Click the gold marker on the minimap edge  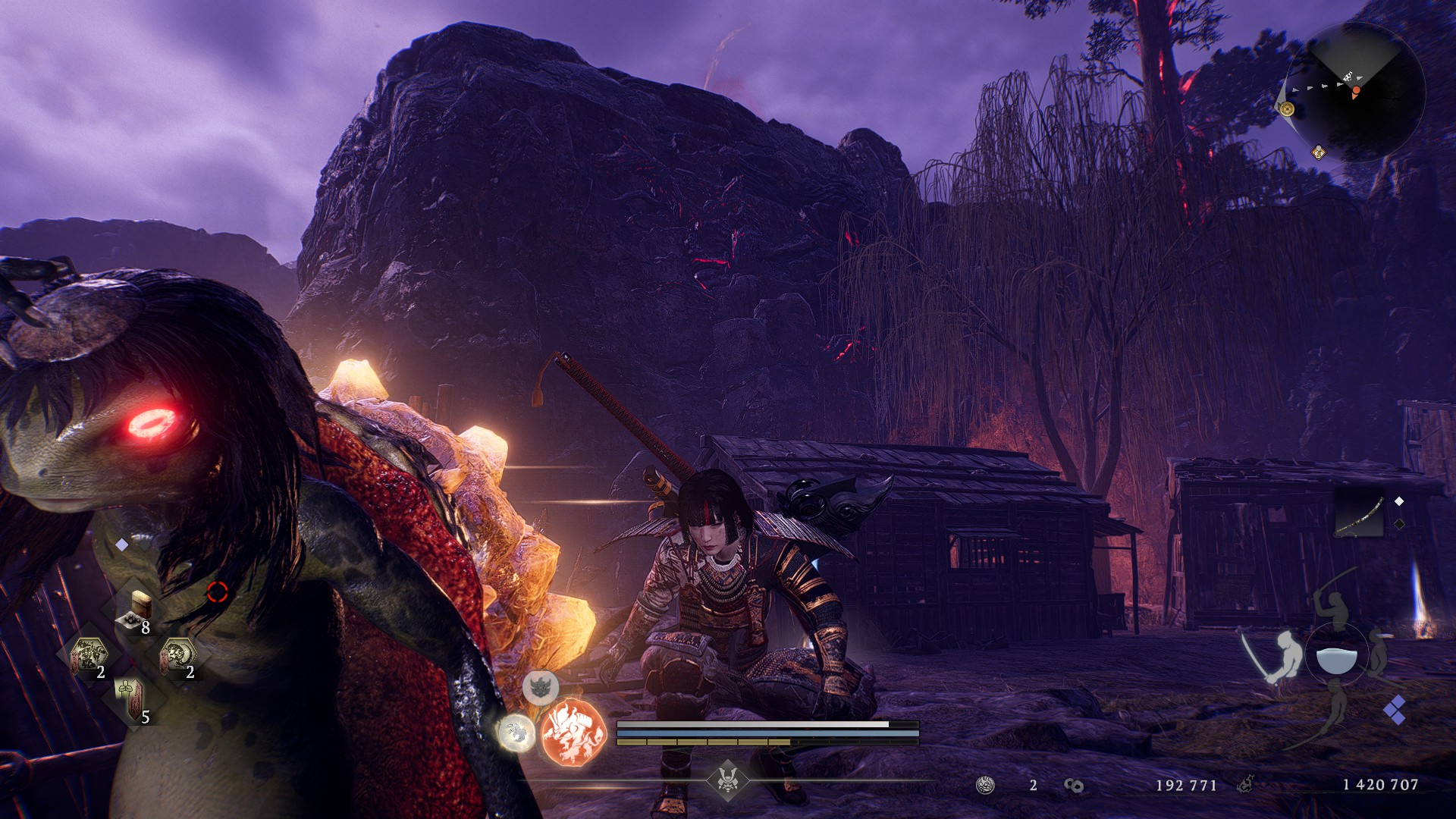pos(1287,109)
